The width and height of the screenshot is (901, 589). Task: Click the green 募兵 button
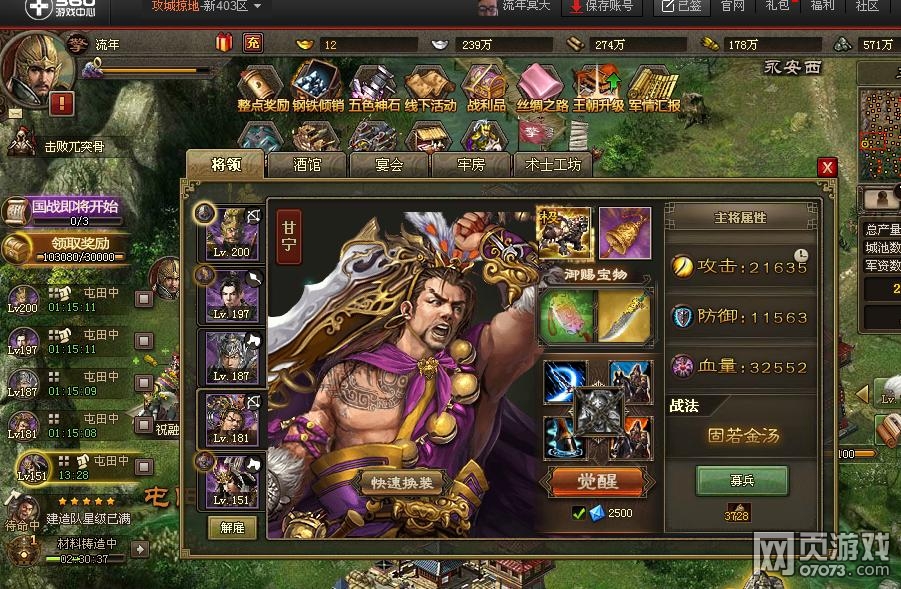(x=741, y=480)
